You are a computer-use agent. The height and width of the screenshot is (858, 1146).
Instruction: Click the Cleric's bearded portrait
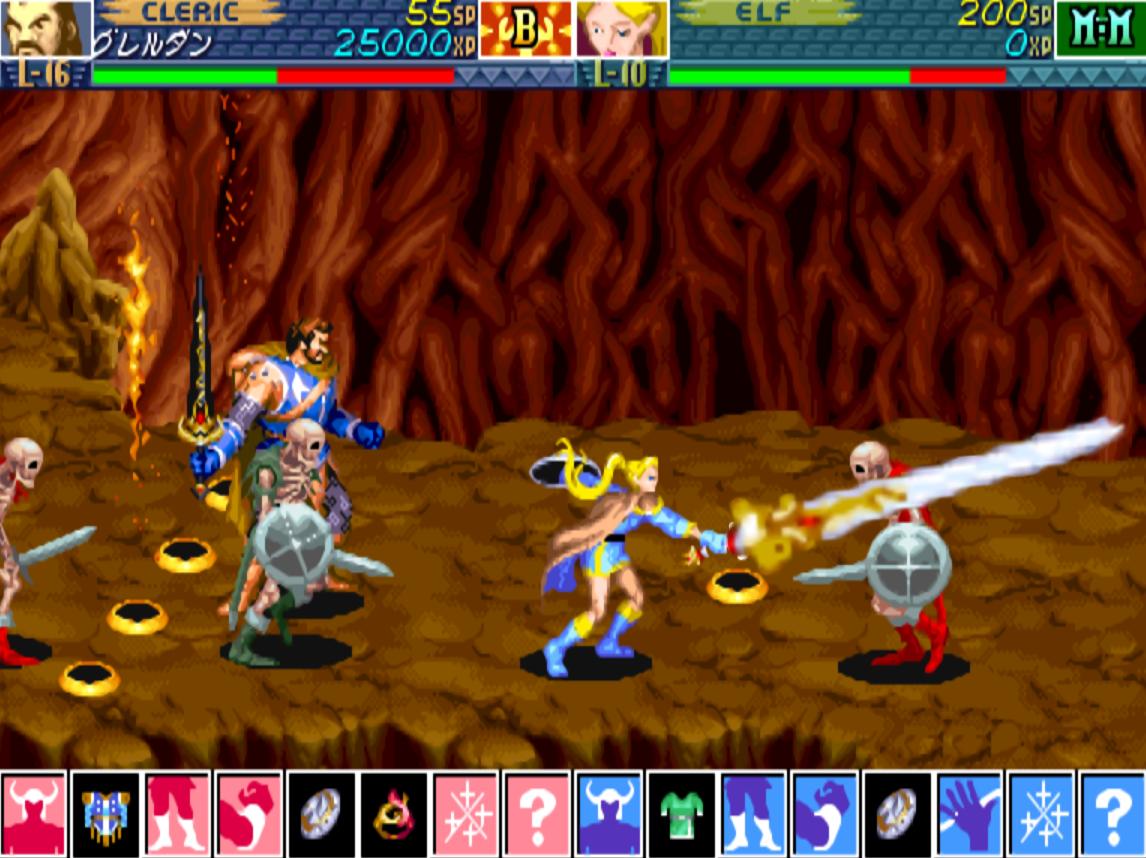point(45,28)
